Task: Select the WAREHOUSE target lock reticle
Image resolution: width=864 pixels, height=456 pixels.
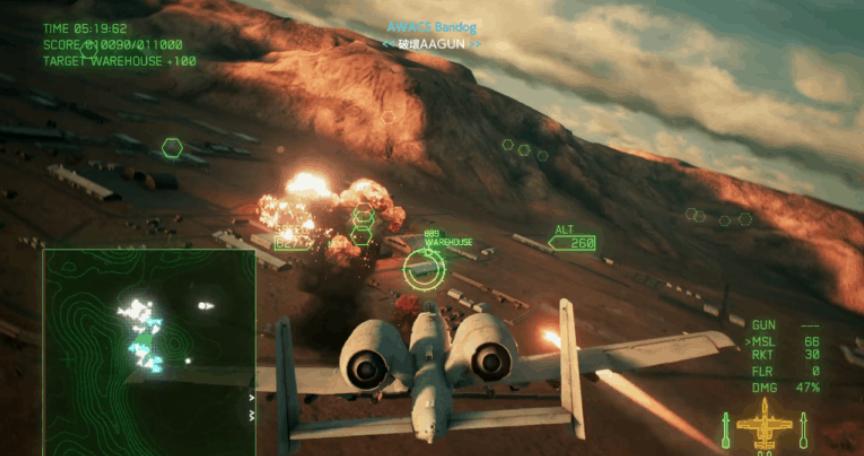Action: (x=424, y=267)
